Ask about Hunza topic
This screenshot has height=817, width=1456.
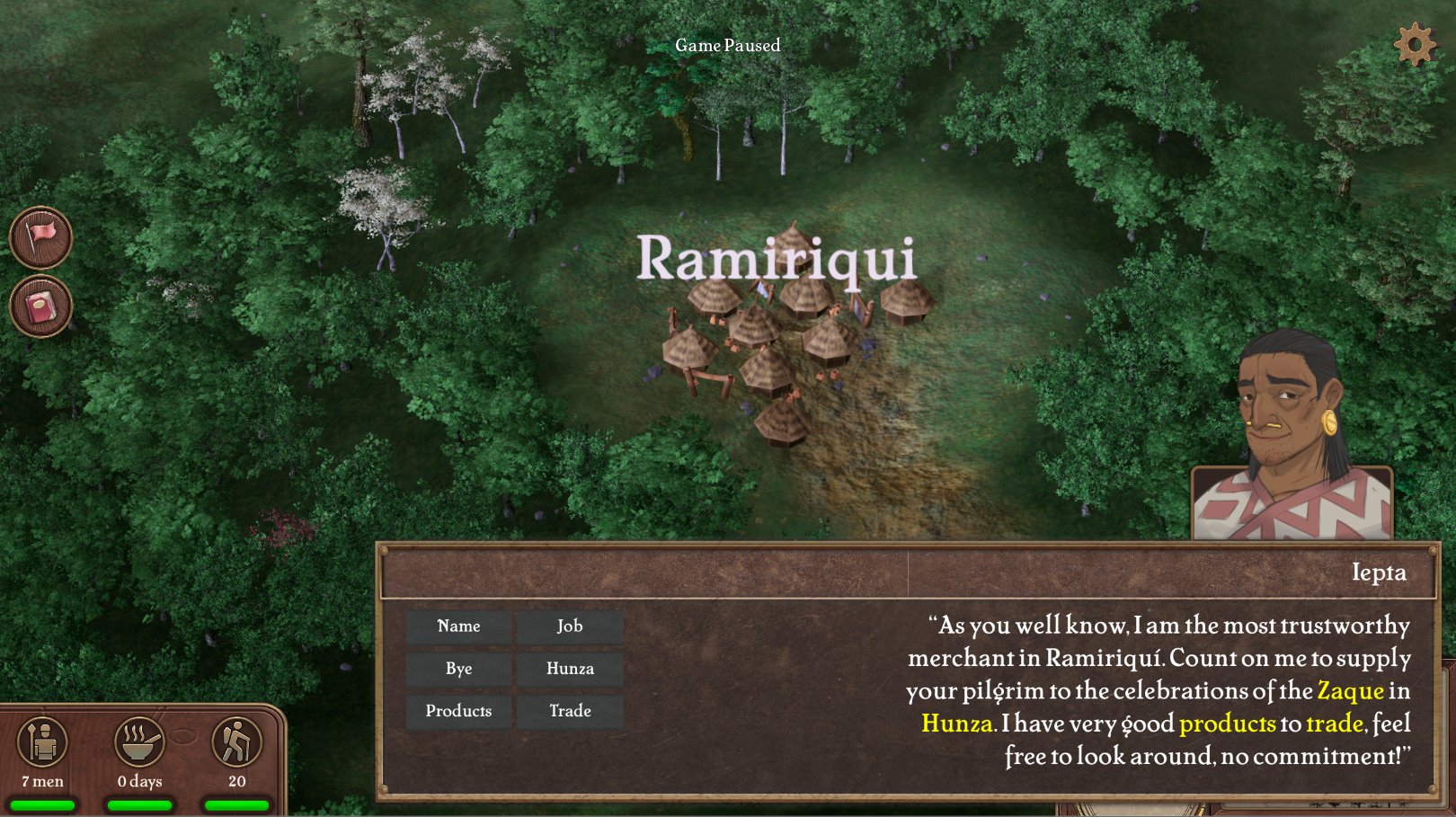click(570, 669)
